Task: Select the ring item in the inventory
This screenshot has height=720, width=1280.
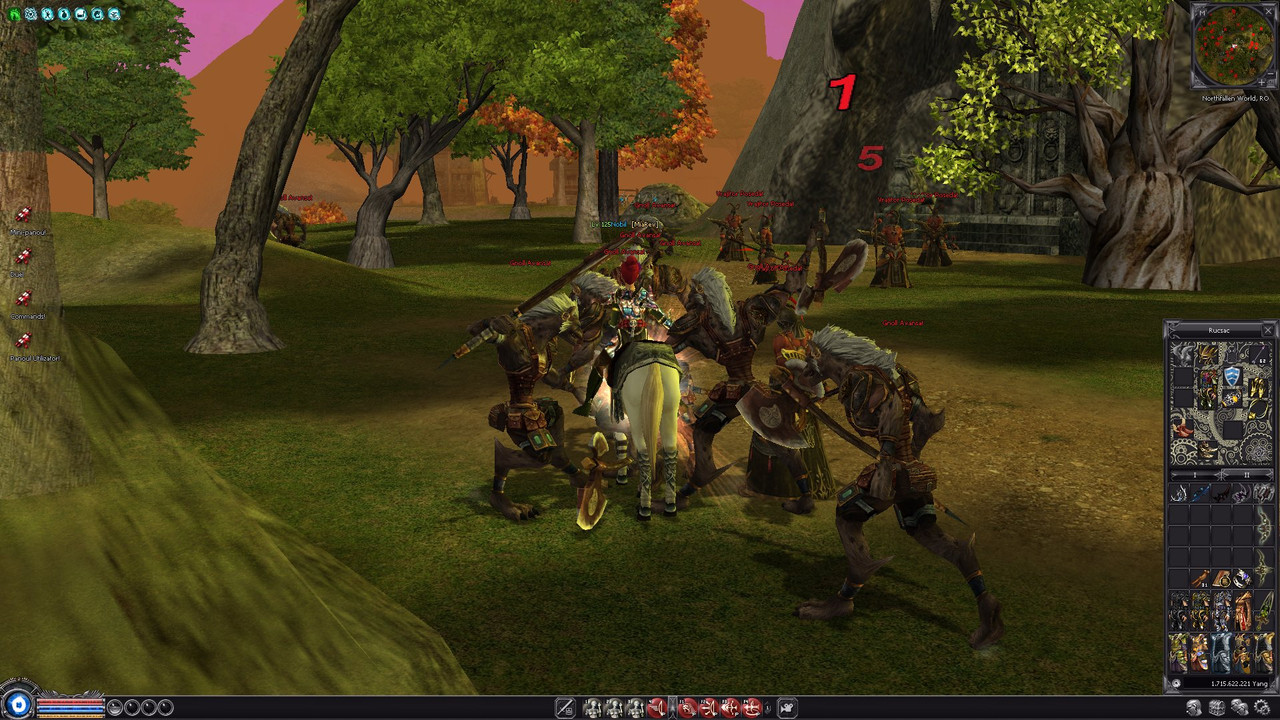Action: pos(1242,578)
